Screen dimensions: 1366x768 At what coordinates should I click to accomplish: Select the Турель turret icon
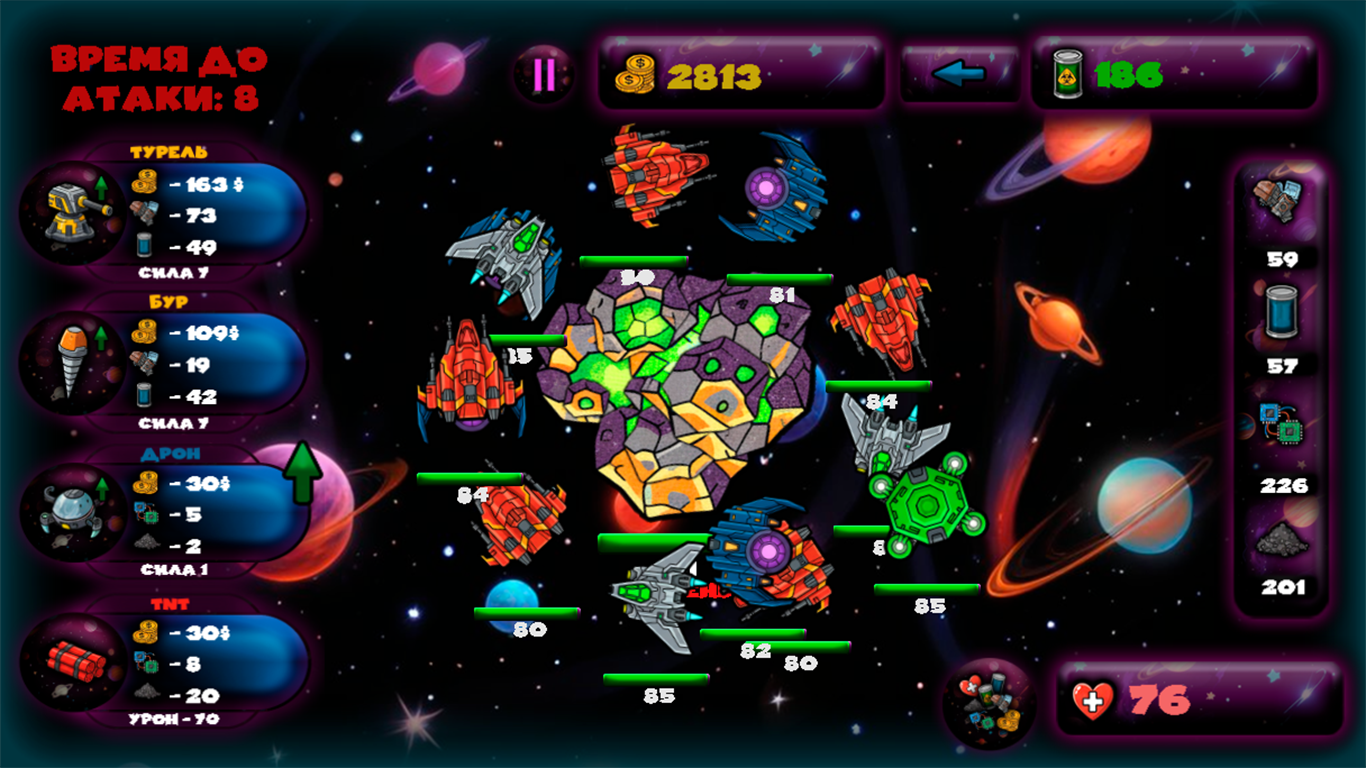(70, 210)
